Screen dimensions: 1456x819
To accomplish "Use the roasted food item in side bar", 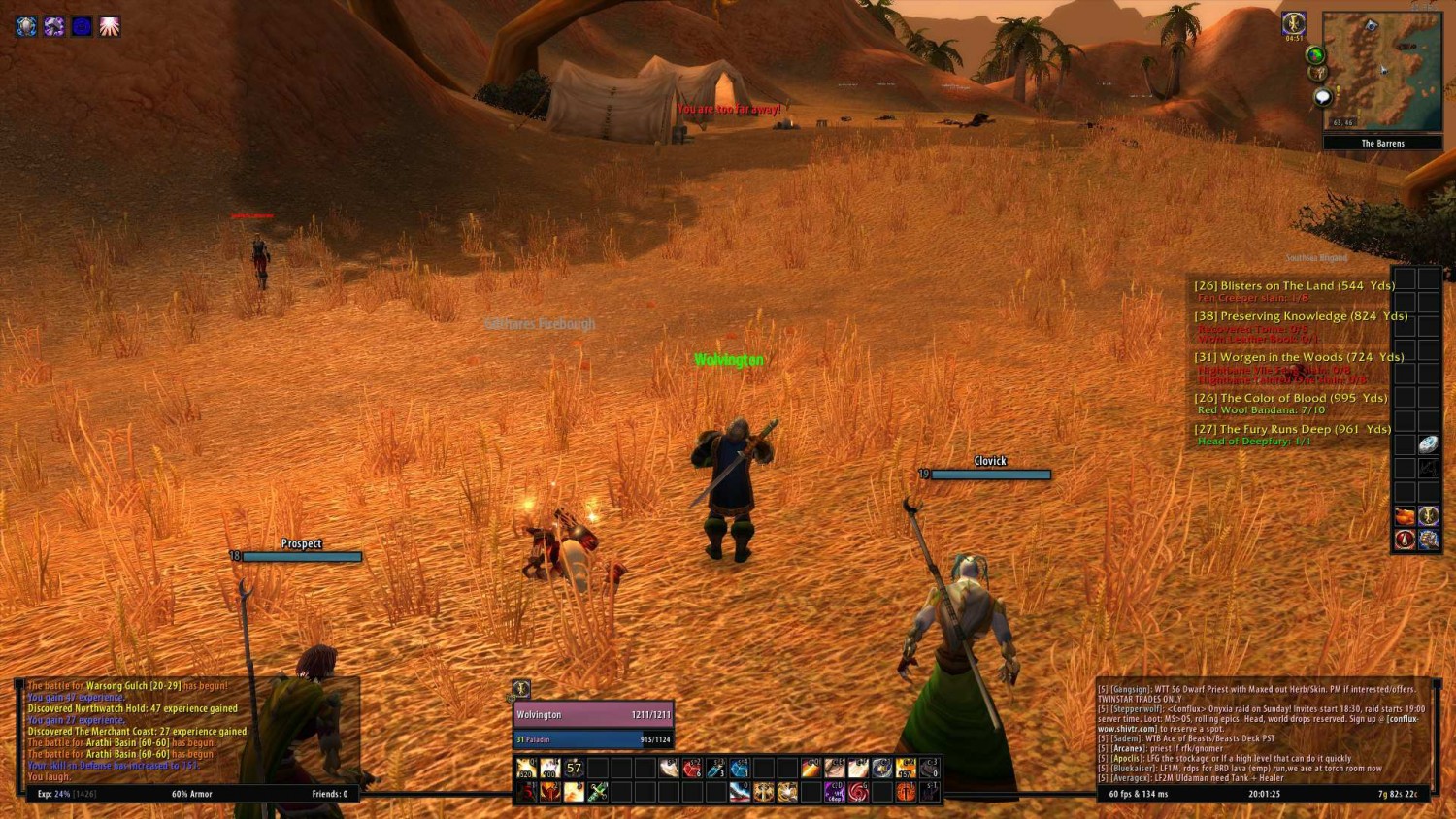I will coord(1405,515).
